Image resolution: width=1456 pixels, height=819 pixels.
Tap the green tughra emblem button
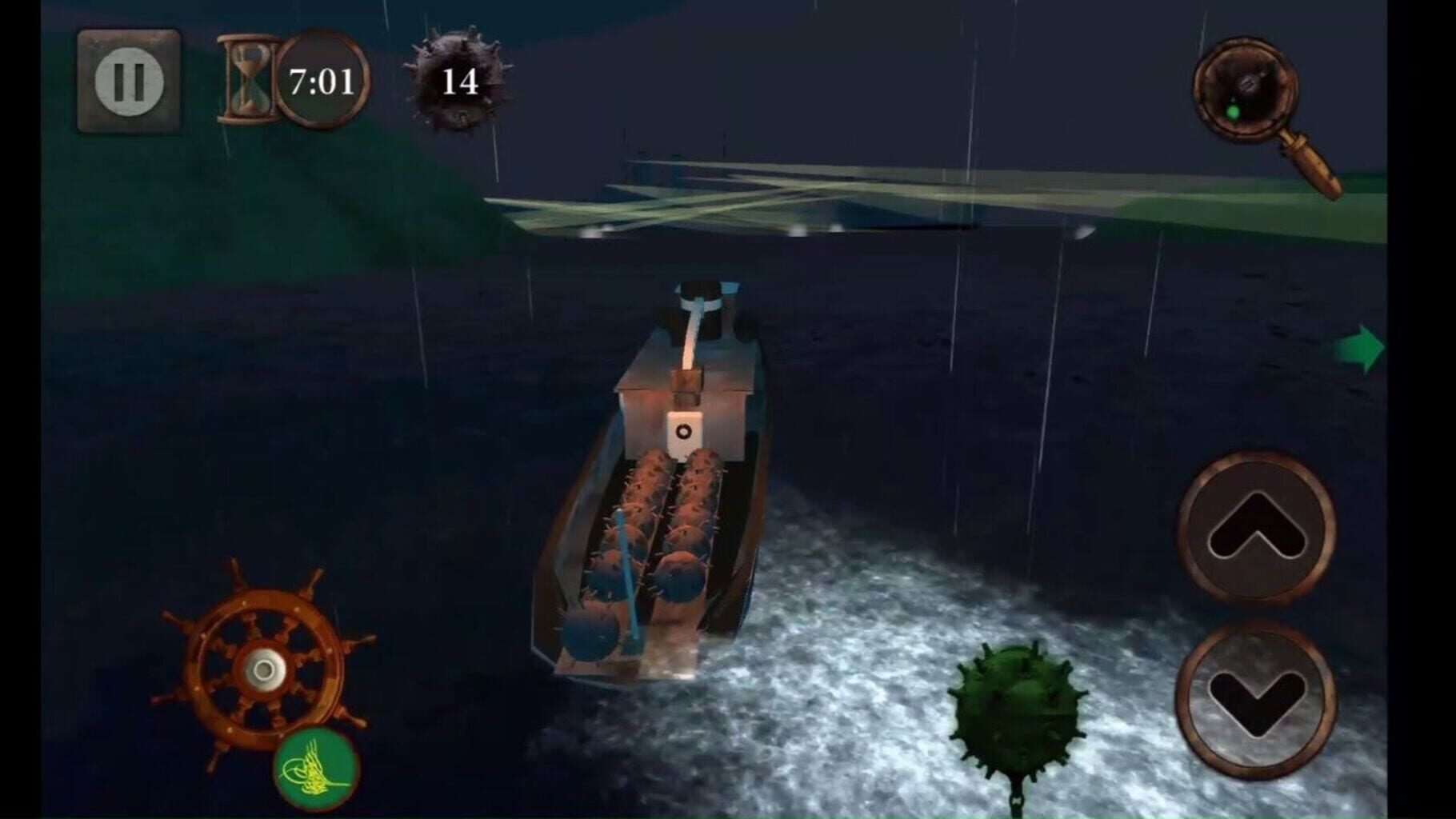click(x=316, y=769)
